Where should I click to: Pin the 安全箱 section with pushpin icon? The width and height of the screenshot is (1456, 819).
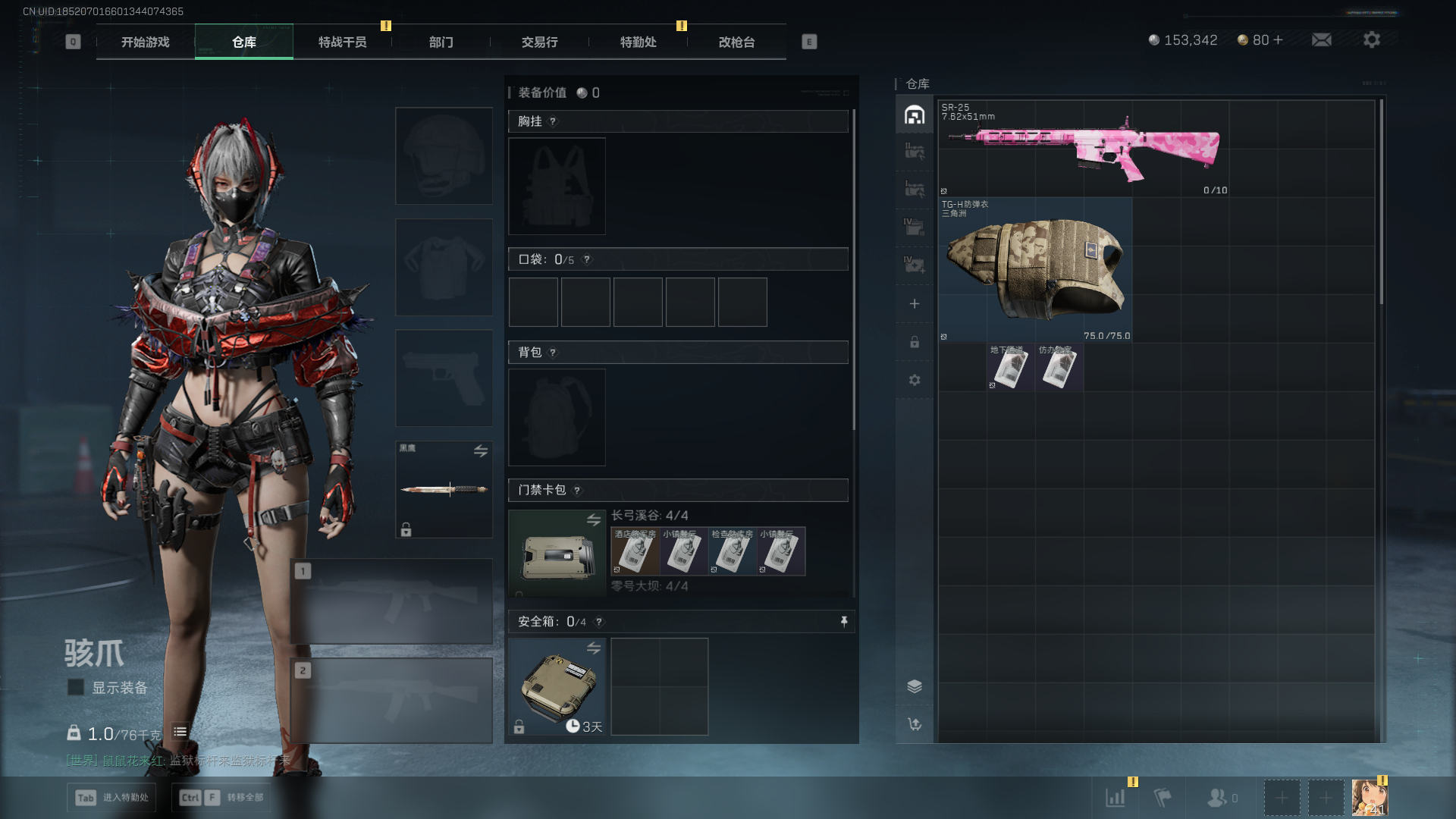(x=844, y=622)
